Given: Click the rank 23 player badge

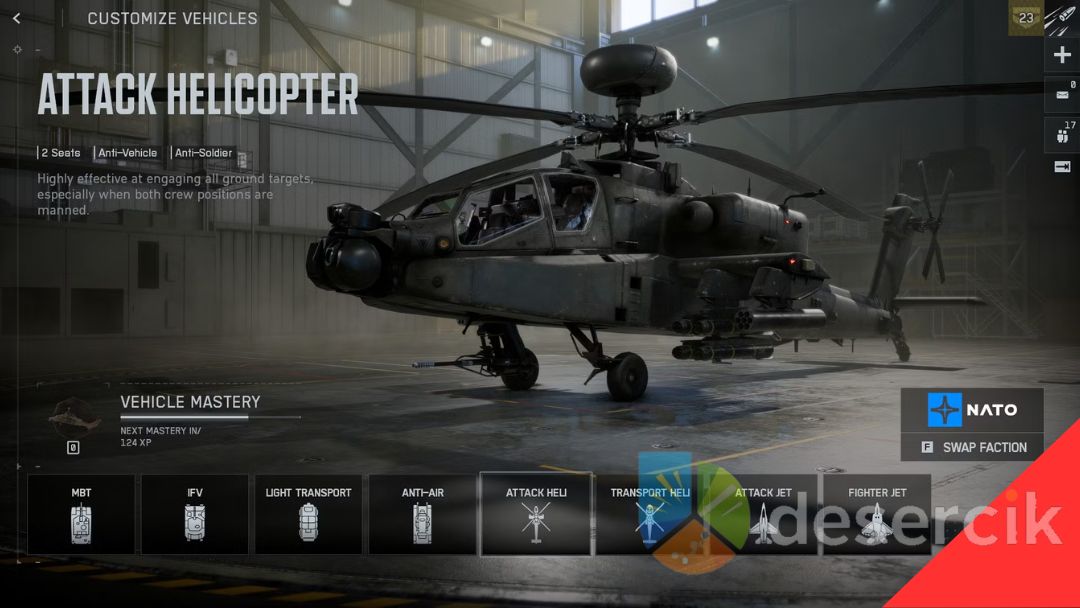Looking at the screenshot, I should [1025, 18].
